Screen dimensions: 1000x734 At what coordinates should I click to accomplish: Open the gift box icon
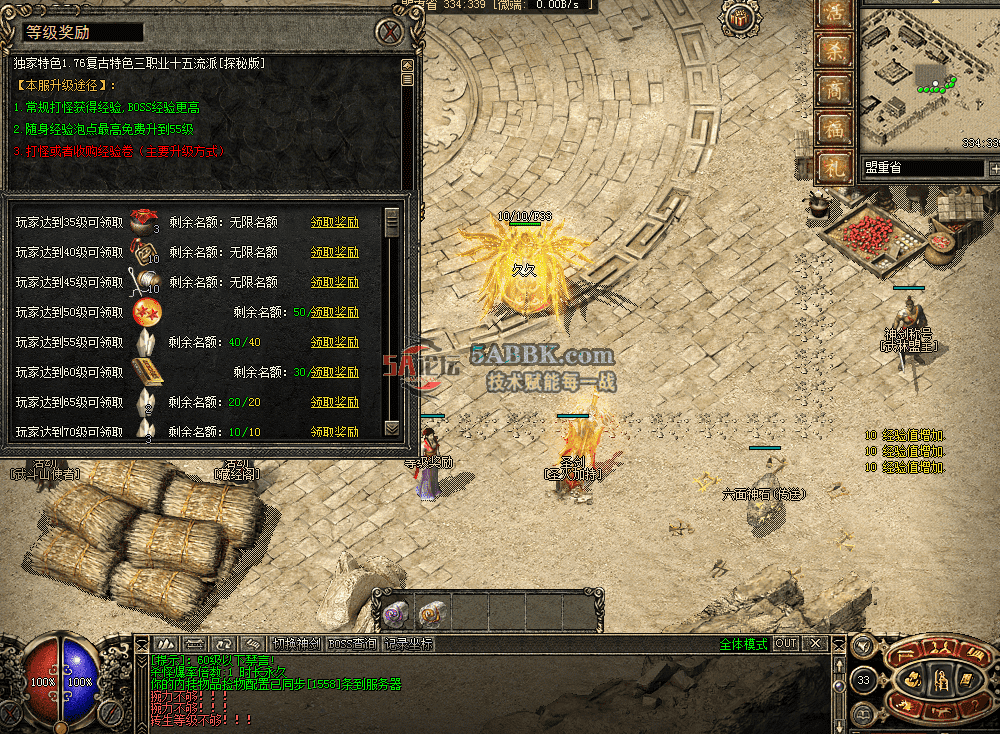[x=740, y=18]
